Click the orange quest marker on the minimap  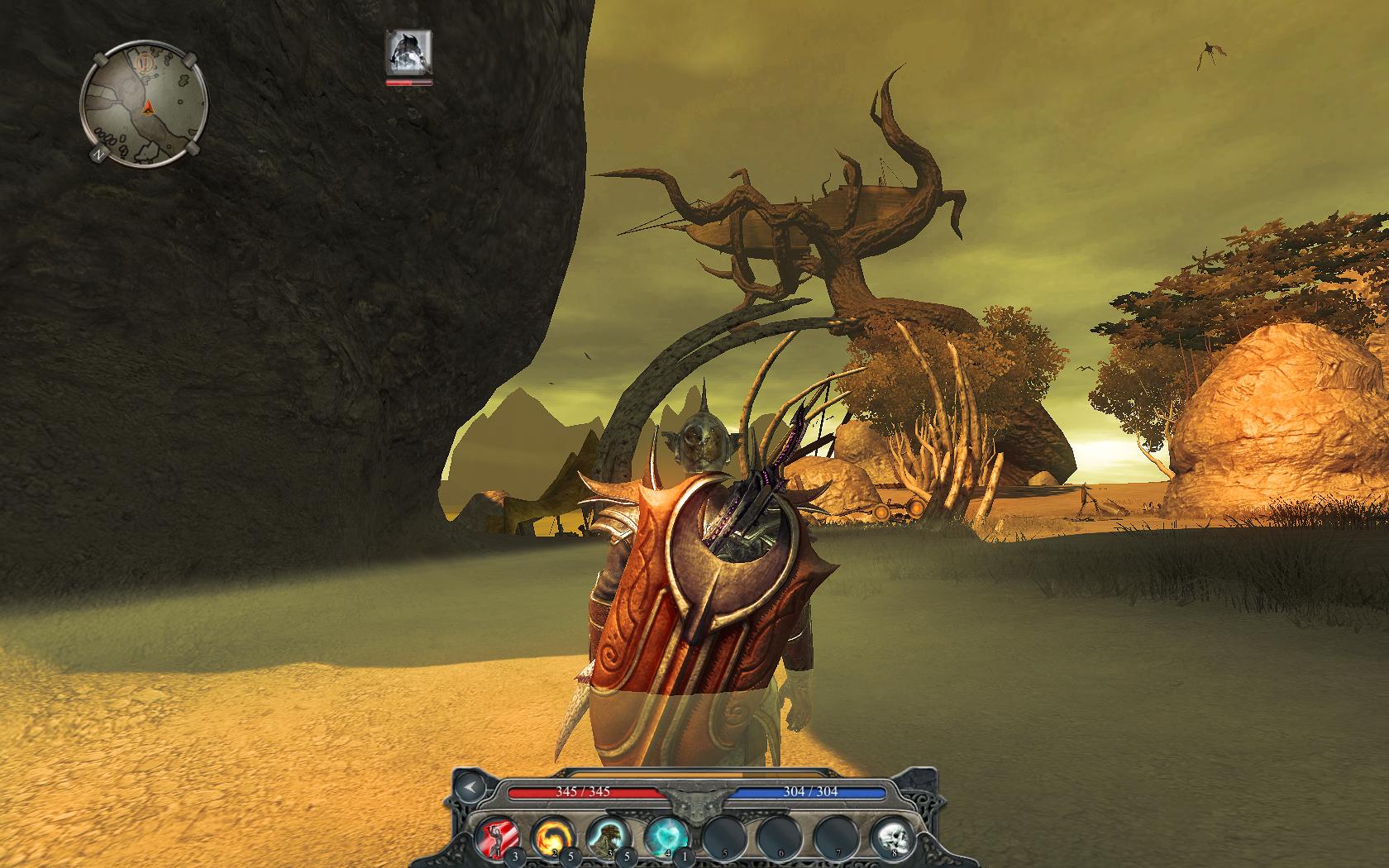pos(147,63)
